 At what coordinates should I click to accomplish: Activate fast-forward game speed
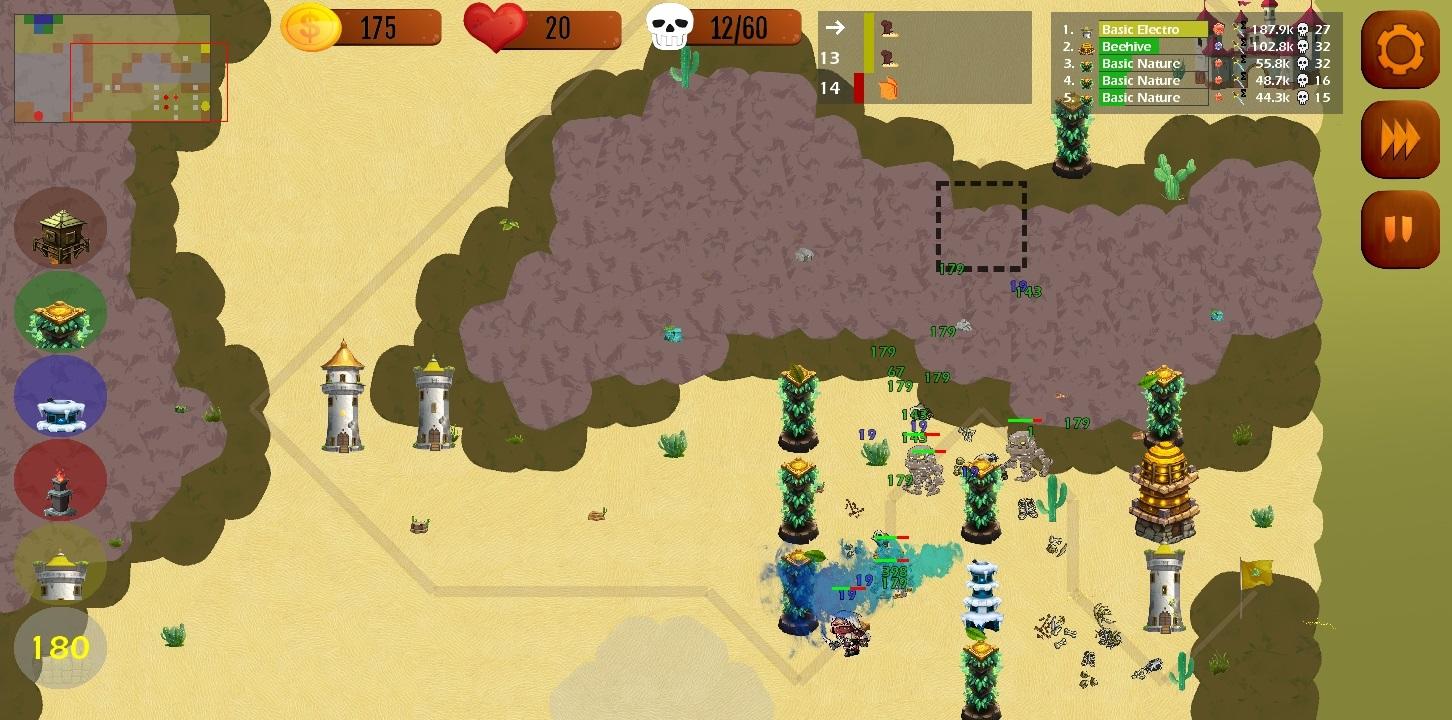point(1400,139)
